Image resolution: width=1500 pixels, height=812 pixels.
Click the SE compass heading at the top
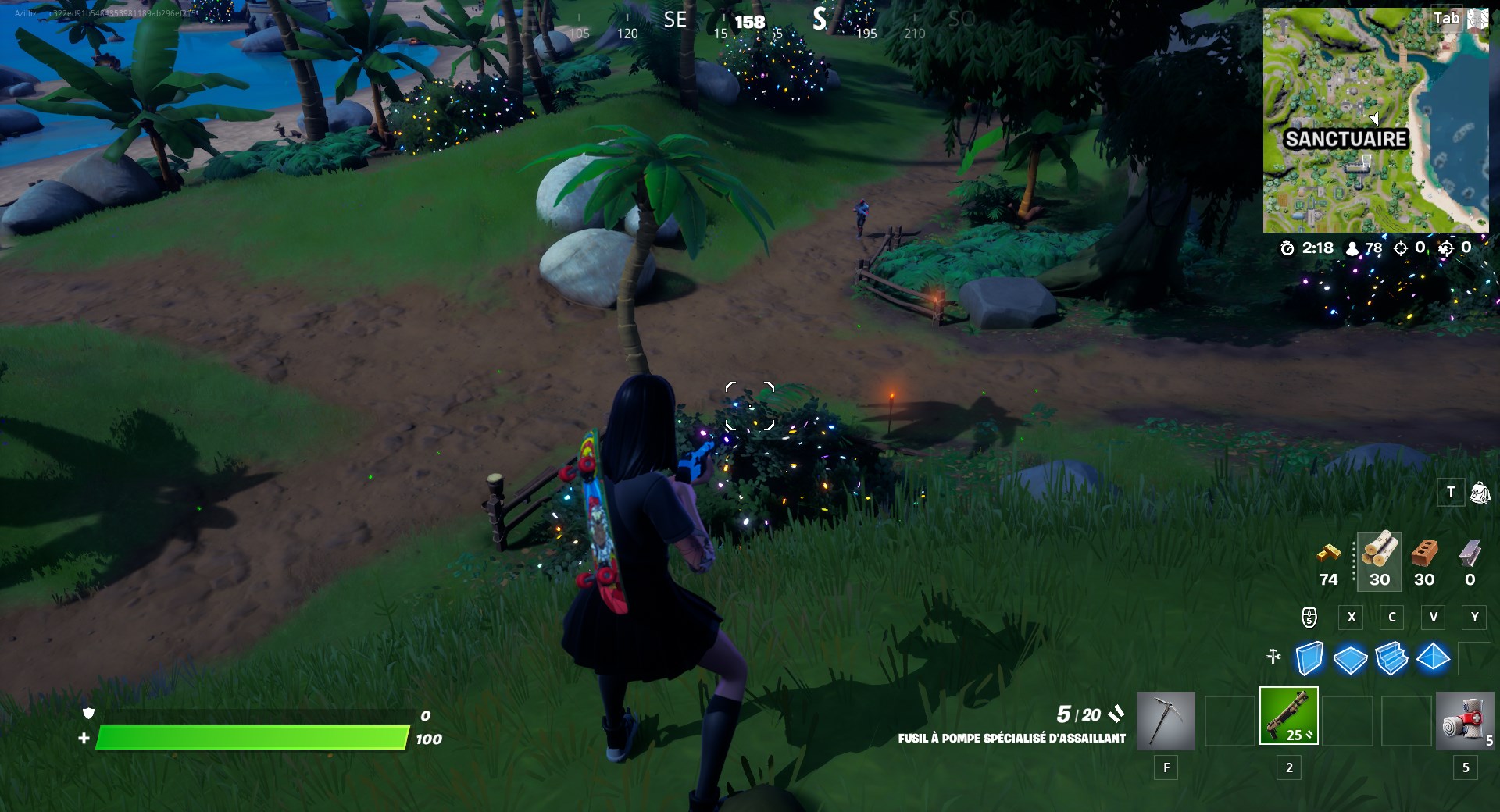click(675, 20)
